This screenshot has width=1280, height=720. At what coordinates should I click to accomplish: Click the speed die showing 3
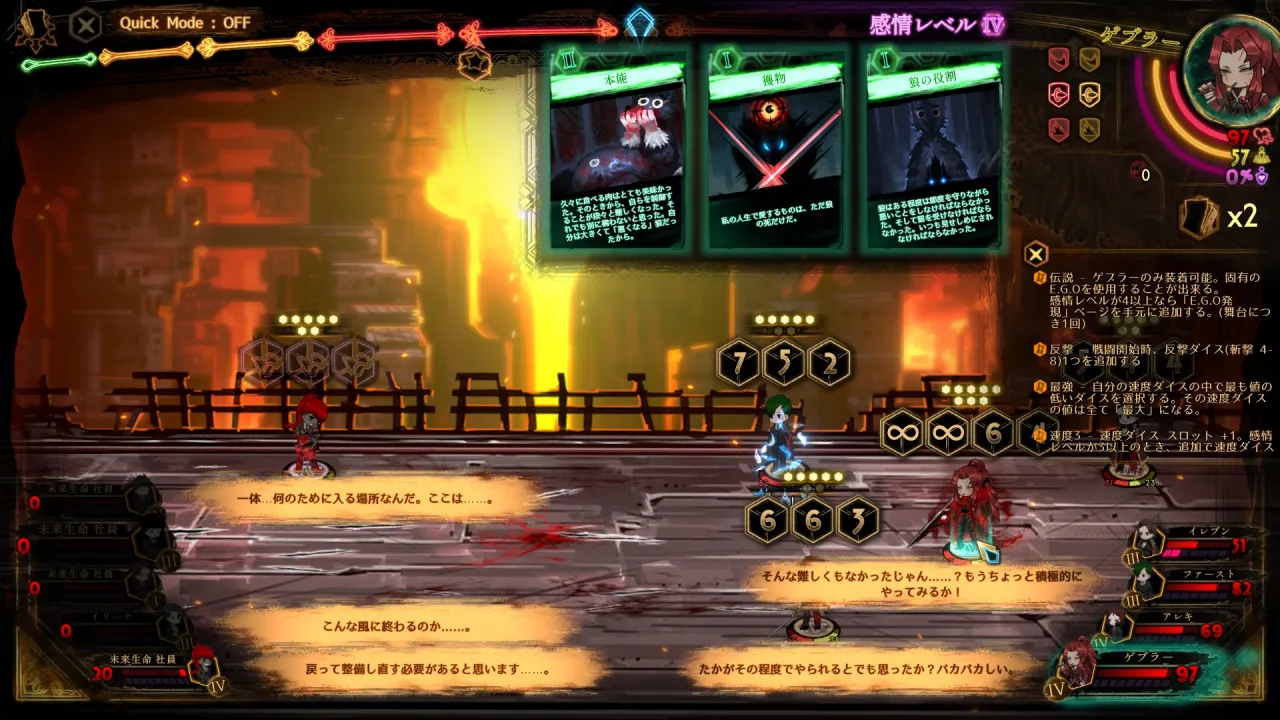(857, 520)
